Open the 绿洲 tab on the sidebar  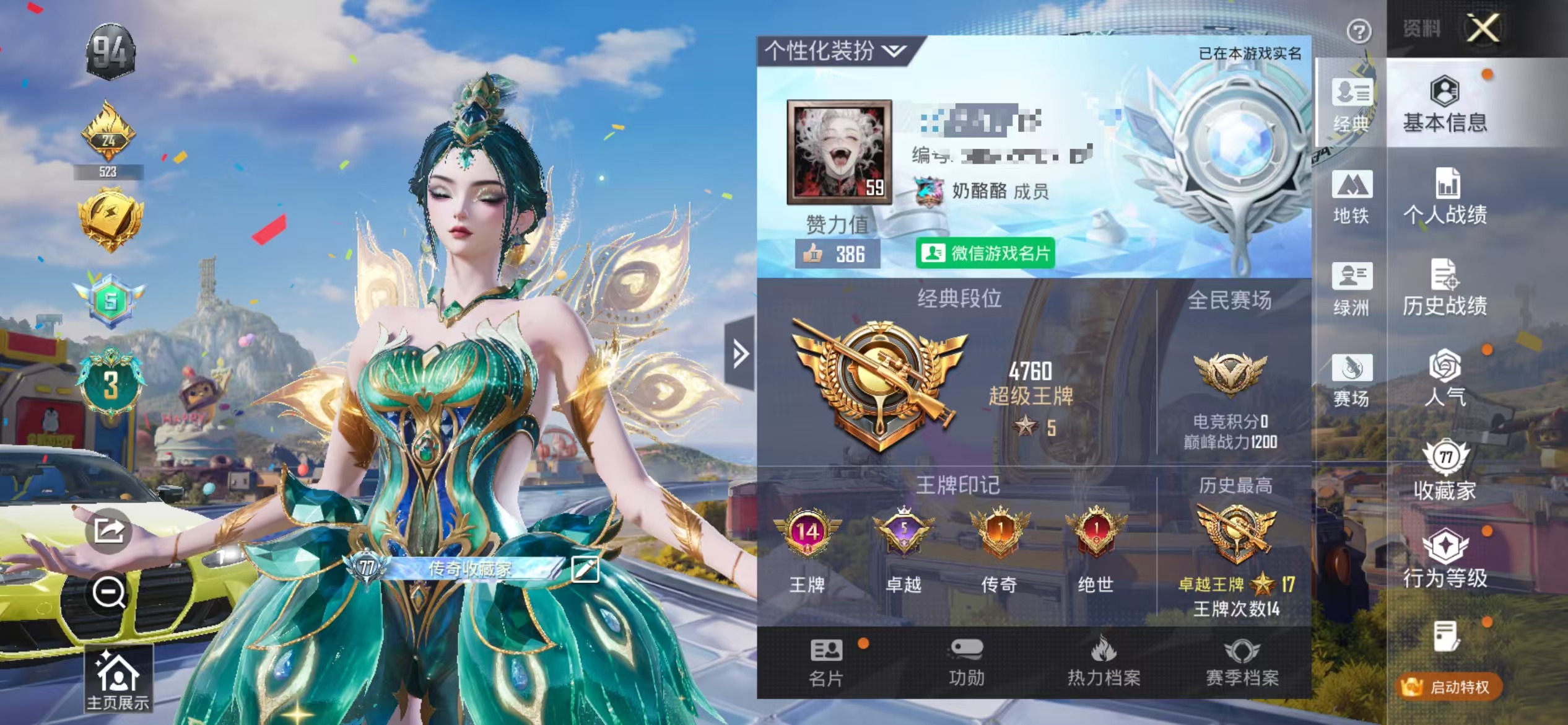pyautogui.click(x=1354, y=290)
